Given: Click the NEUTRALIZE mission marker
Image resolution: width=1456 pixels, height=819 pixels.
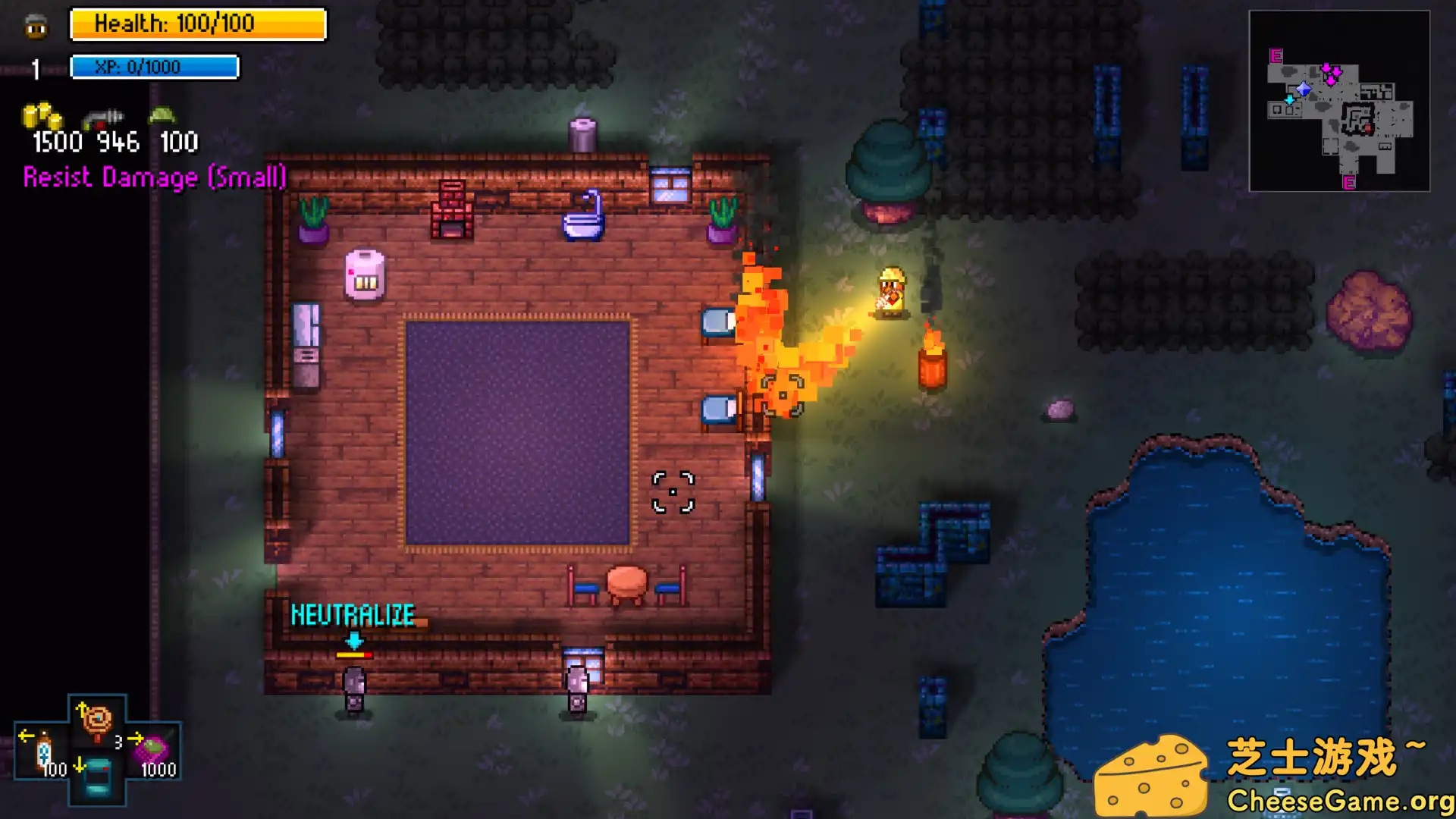Looking at the screenshot, I should [353, 615].
